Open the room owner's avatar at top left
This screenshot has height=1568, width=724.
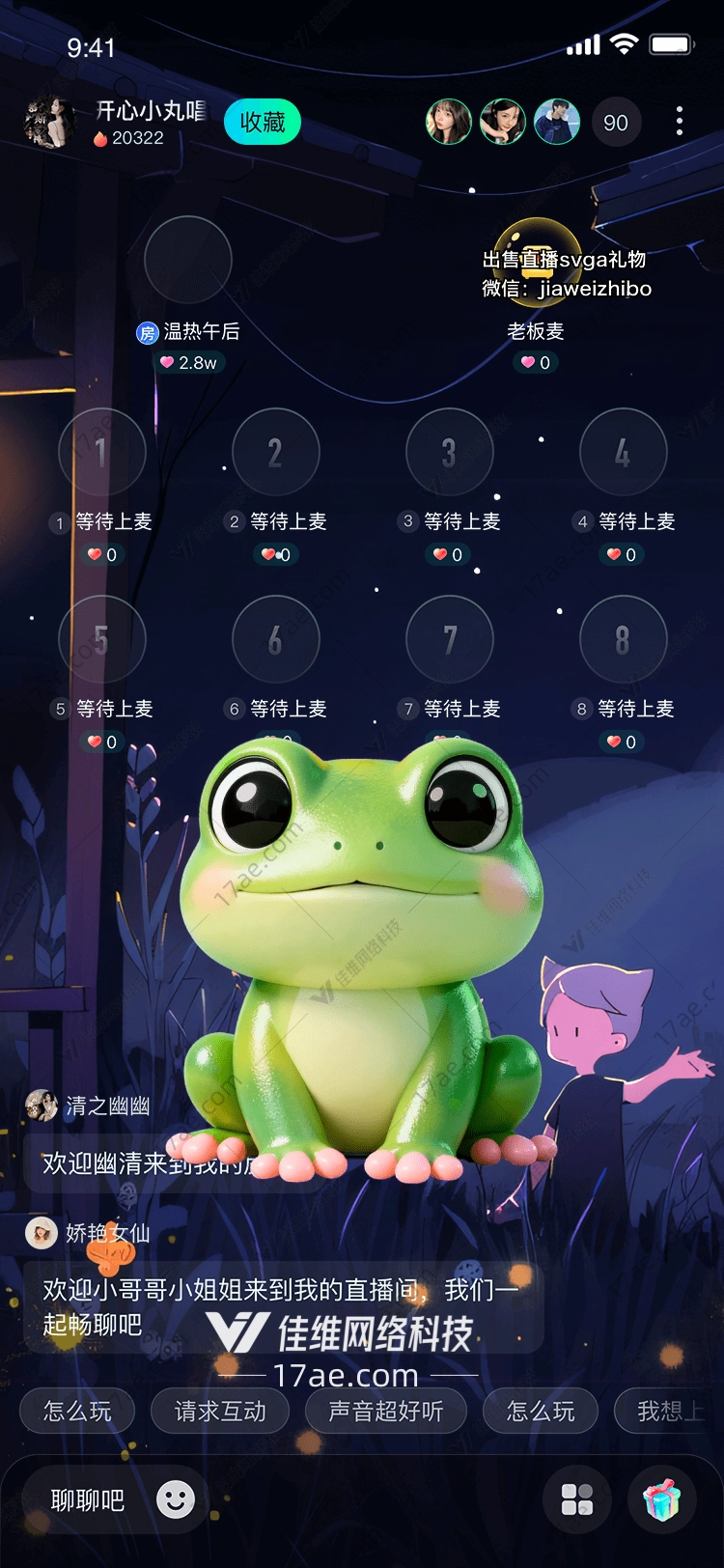click(49, 123)
